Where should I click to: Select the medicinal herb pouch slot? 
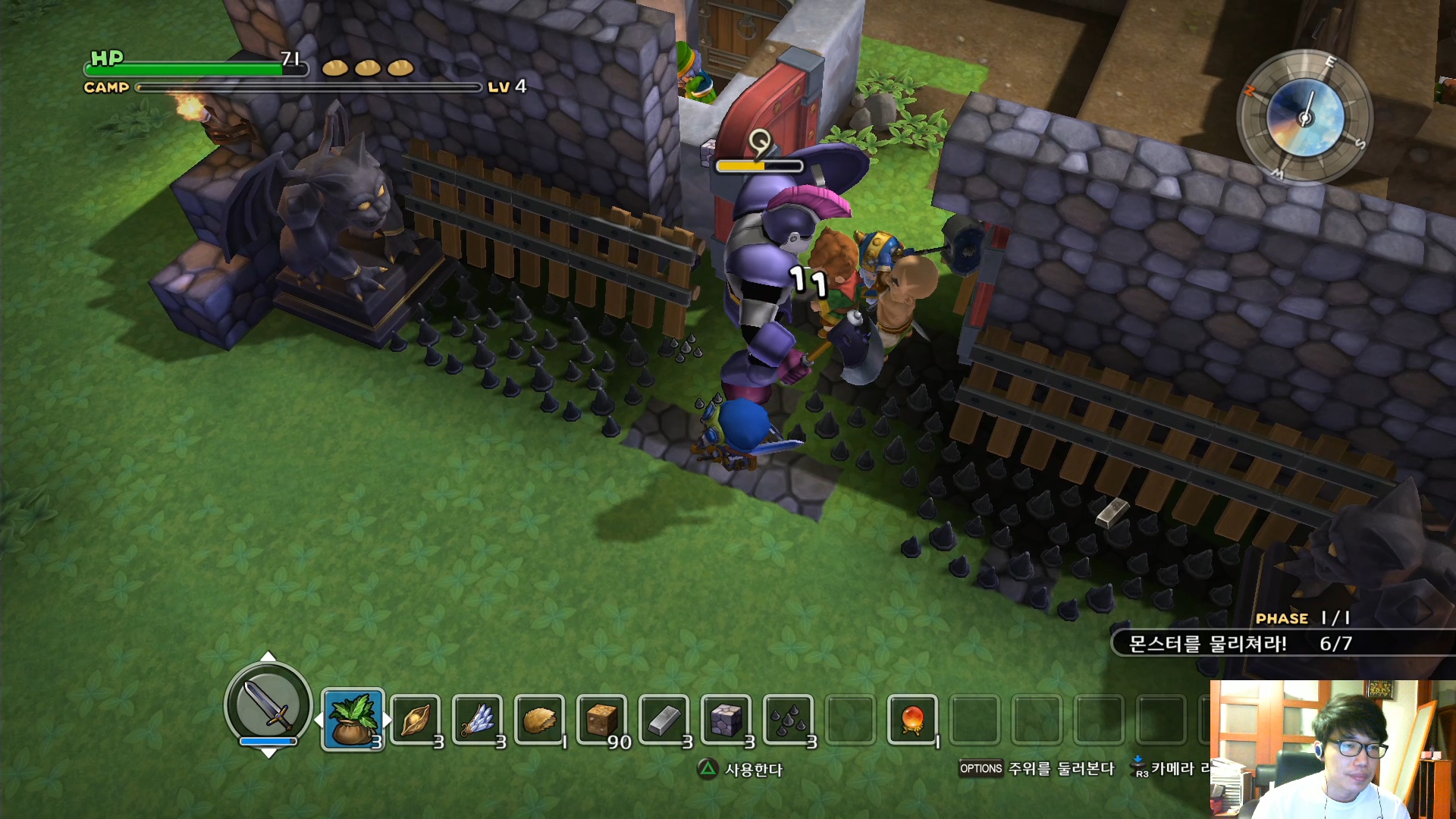(x=353, y=720)
